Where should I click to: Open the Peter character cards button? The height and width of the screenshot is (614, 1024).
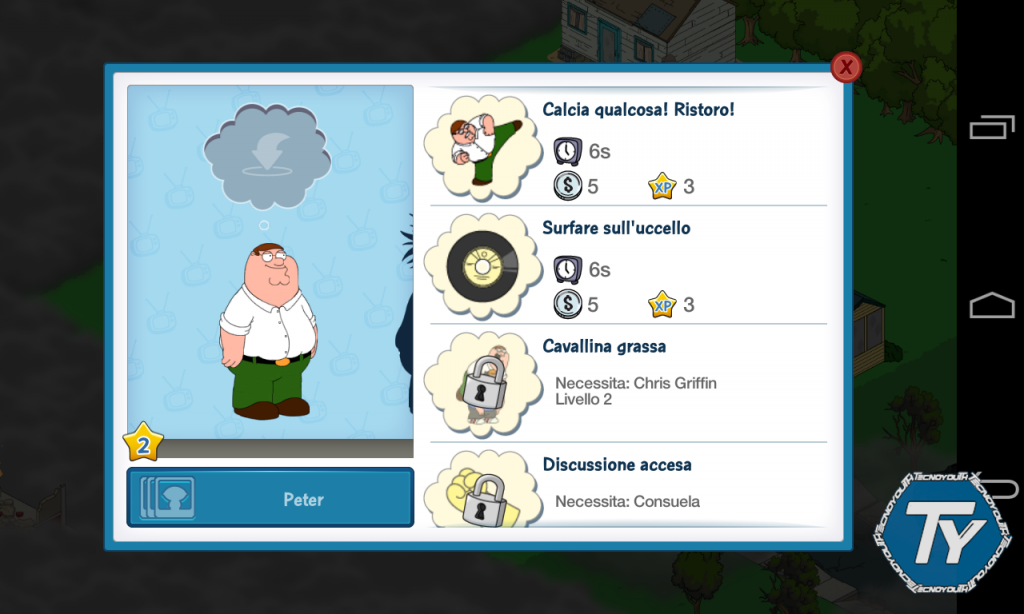coord(270,497)
